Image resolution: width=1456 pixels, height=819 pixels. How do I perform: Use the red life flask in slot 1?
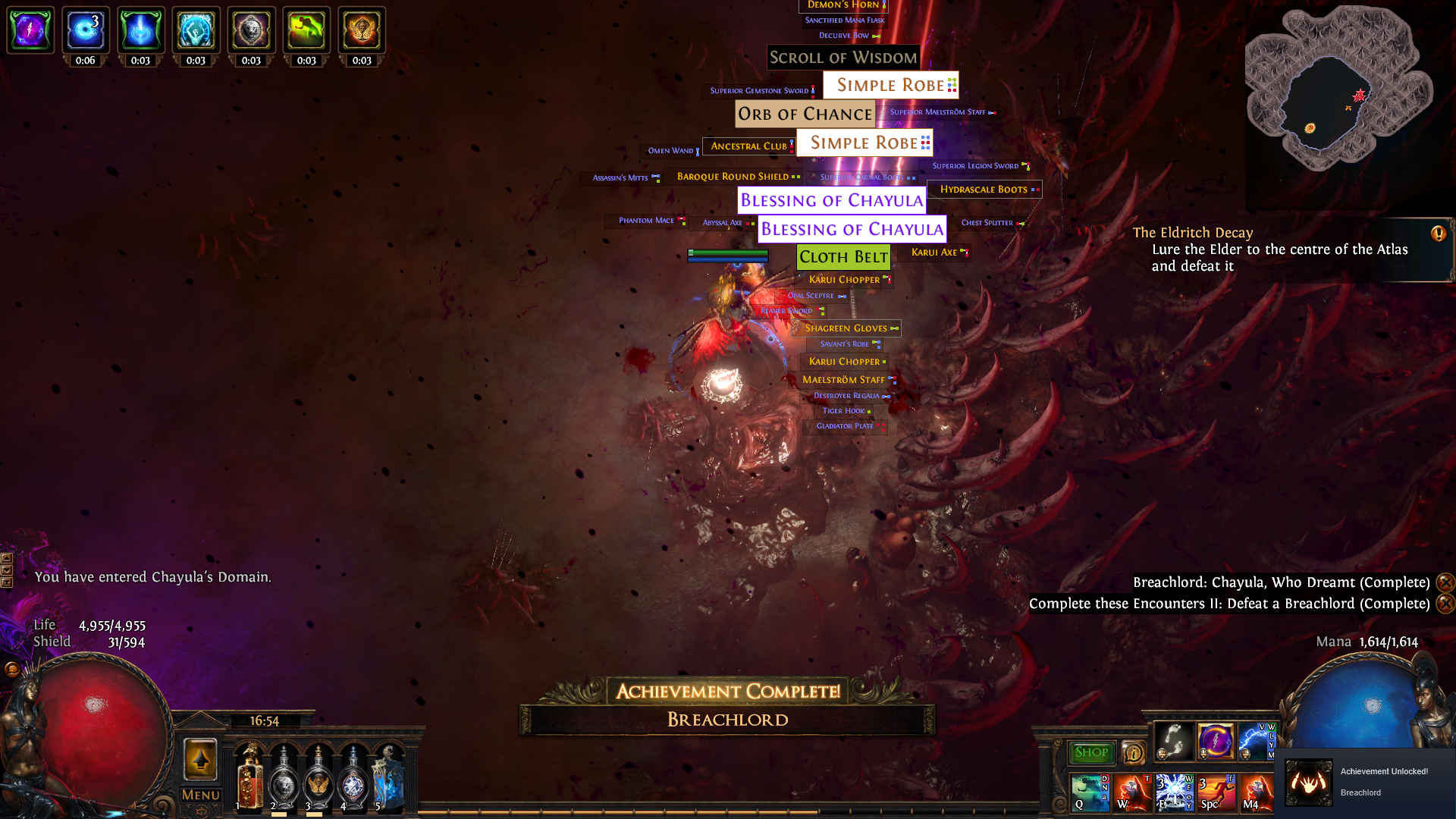coord(249,778)
